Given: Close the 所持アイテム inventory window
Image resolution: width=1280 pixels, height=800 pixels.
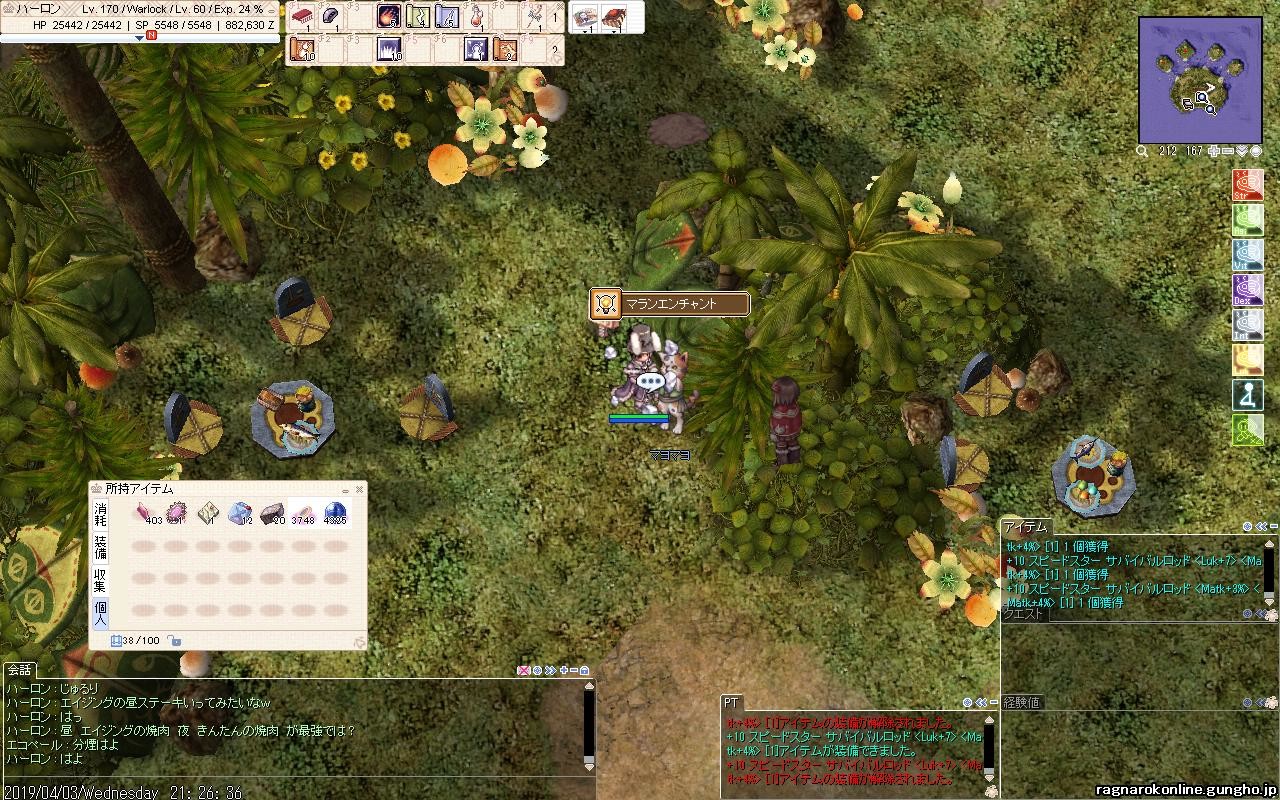Looking at the screenshot, I should point(359,490).
